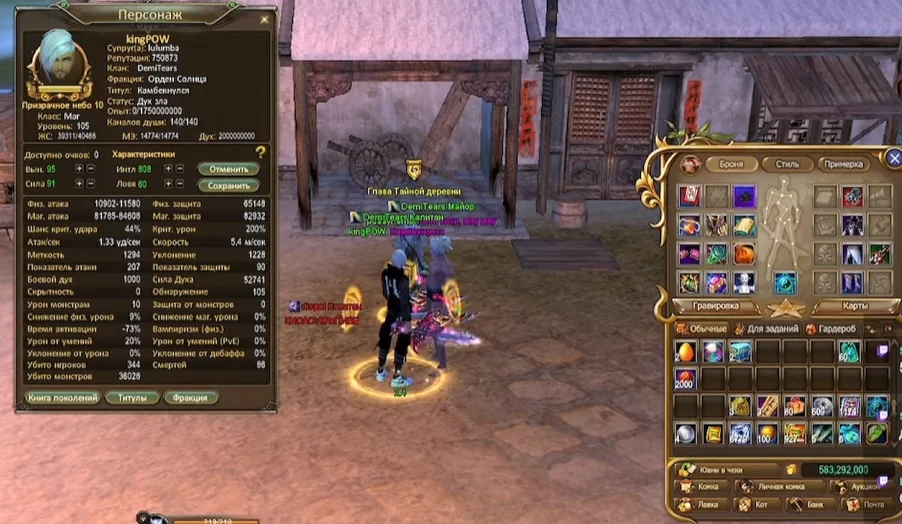Save stats with the Сохранить button
902x524 pixels.
click(x=228, y=185)
